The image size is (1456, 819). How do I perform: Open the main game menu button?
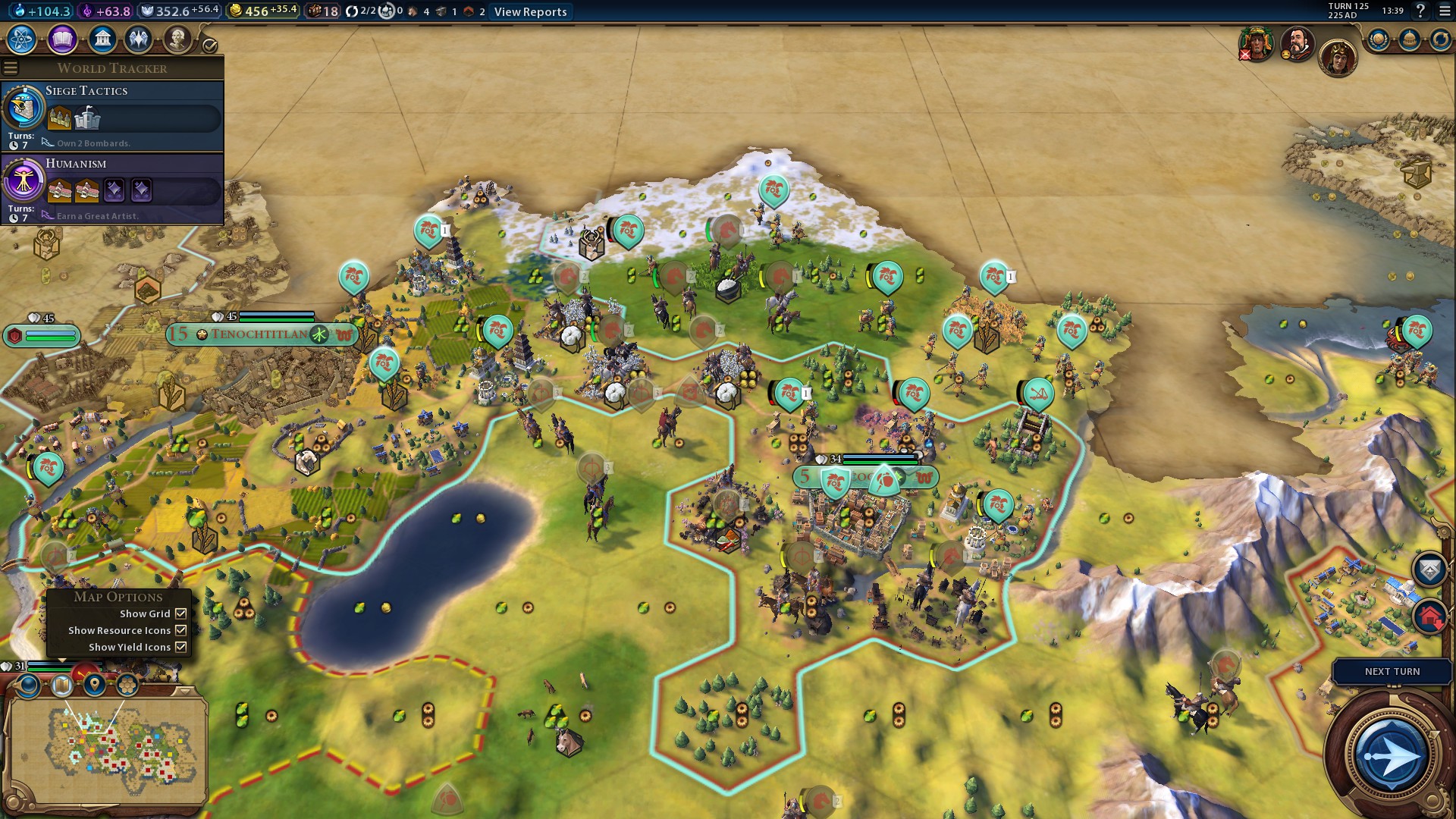pyautogui.click(x=1444, y=11)
